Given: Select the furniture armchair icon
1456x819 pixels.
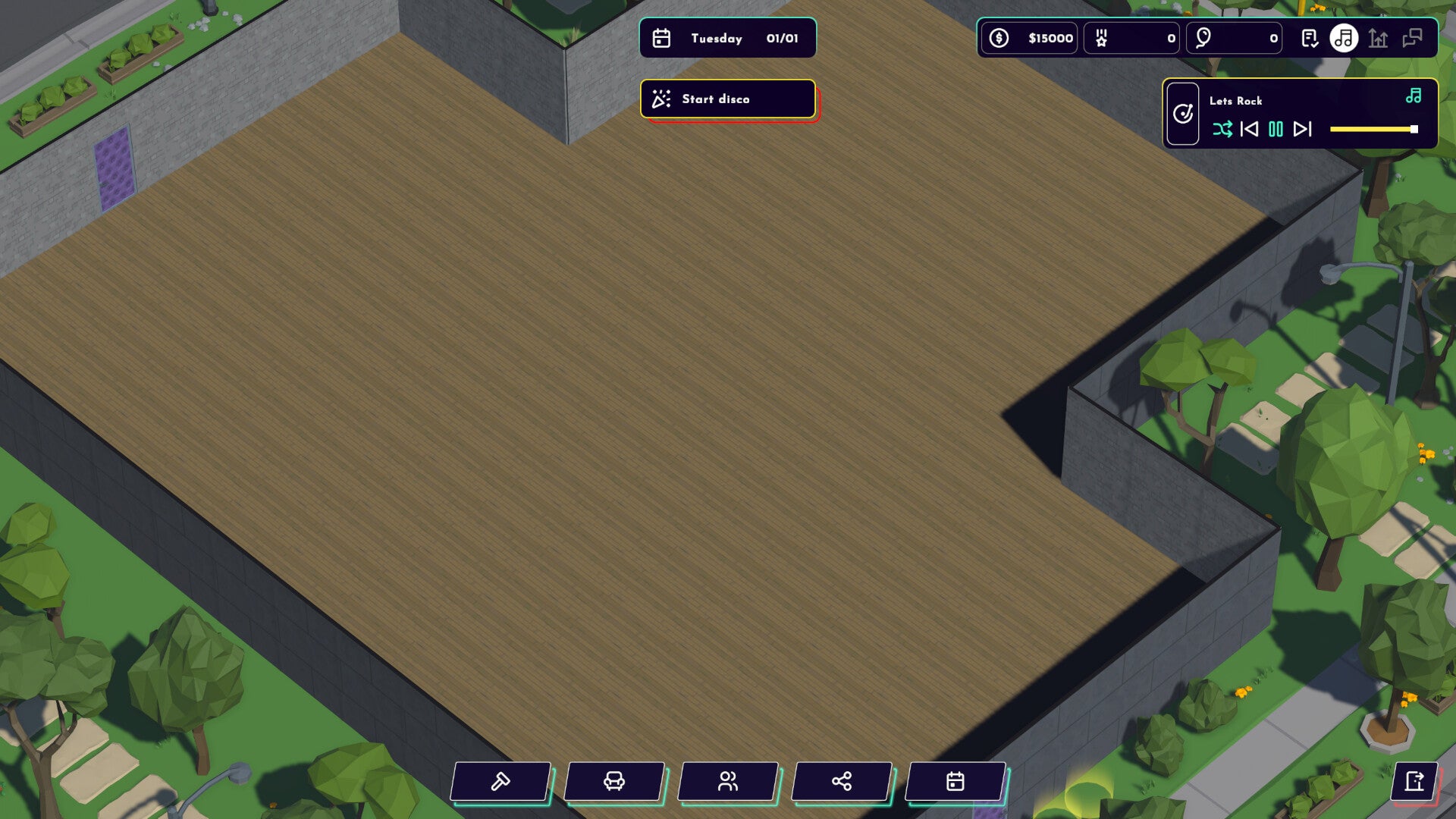Looking at the screenshot, I should point(614,781).
